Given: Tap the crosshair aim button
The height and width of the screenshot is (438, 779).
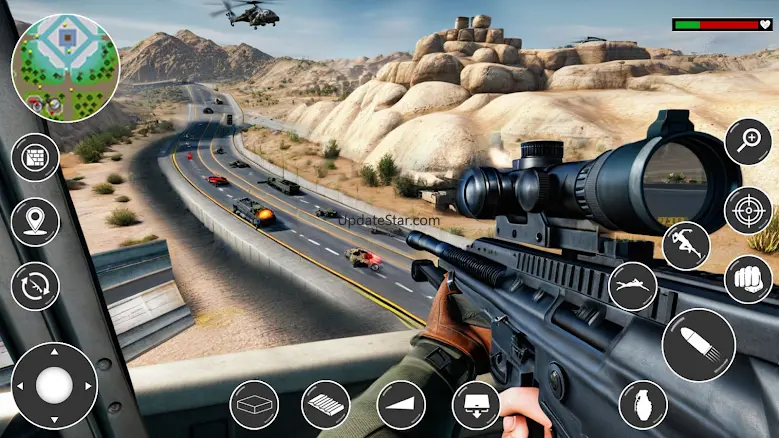Looking at the screenshot, I should (x=748, y=211).
